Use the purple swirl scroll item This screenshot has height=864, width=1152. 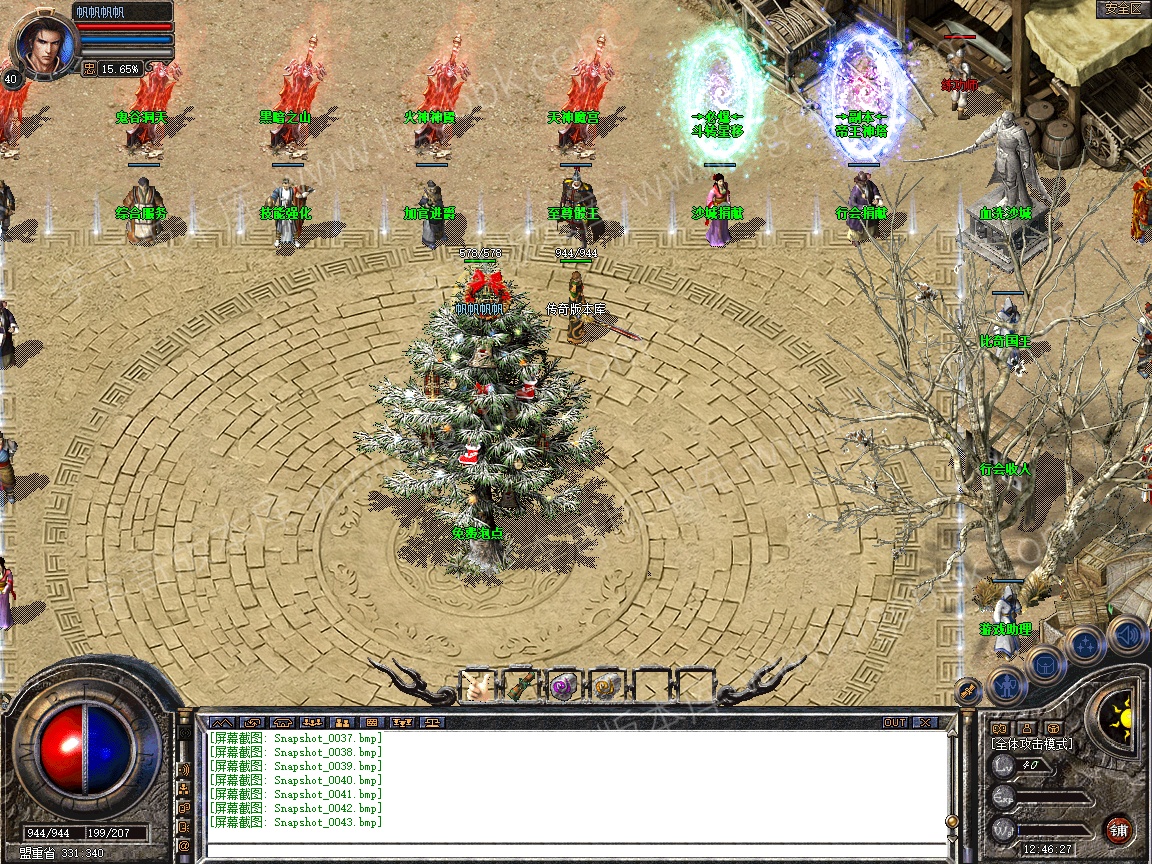[561, 686]
